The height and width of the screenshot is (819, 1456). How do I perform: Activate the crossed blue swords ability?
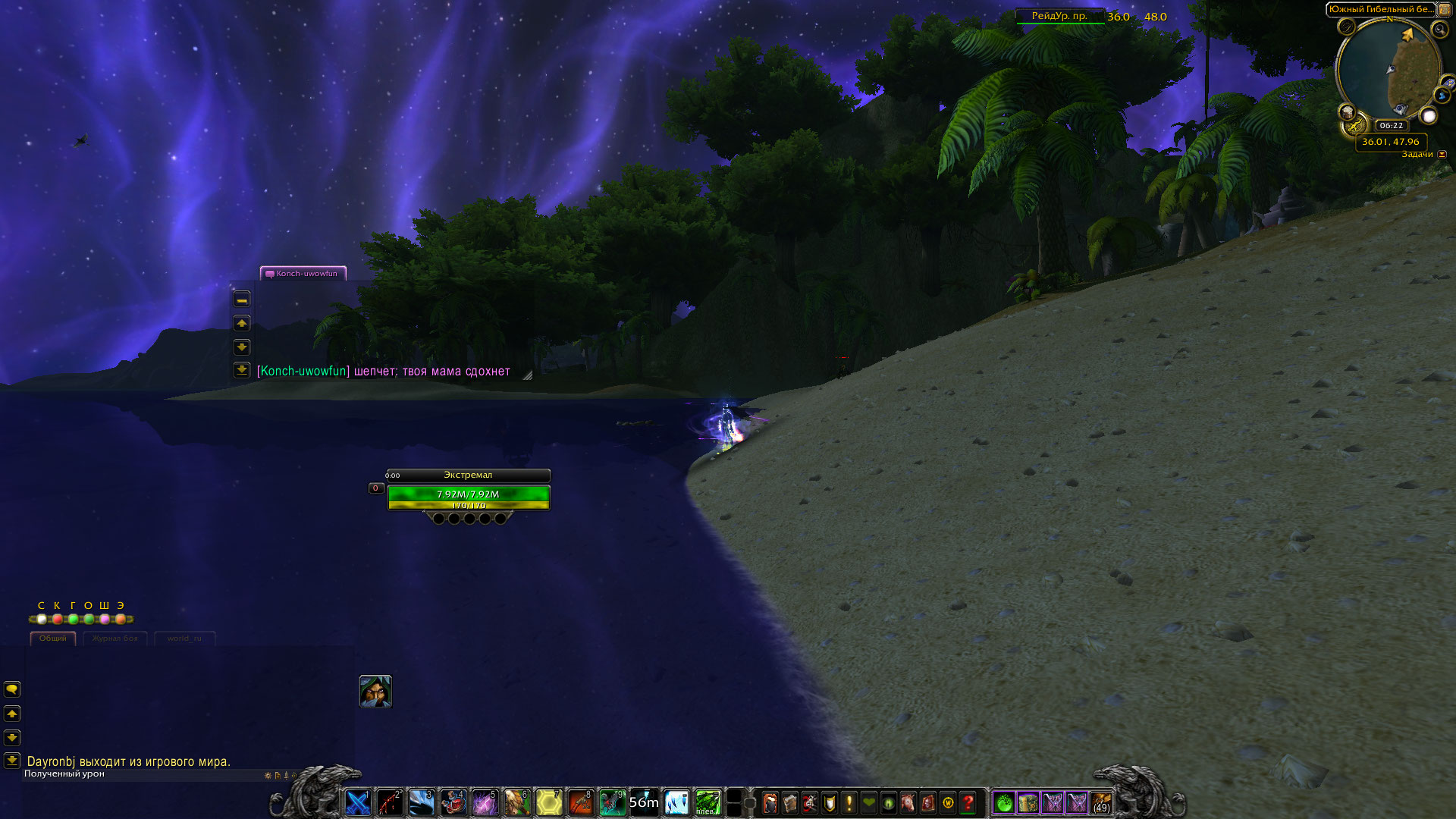(x=358, y=802)
